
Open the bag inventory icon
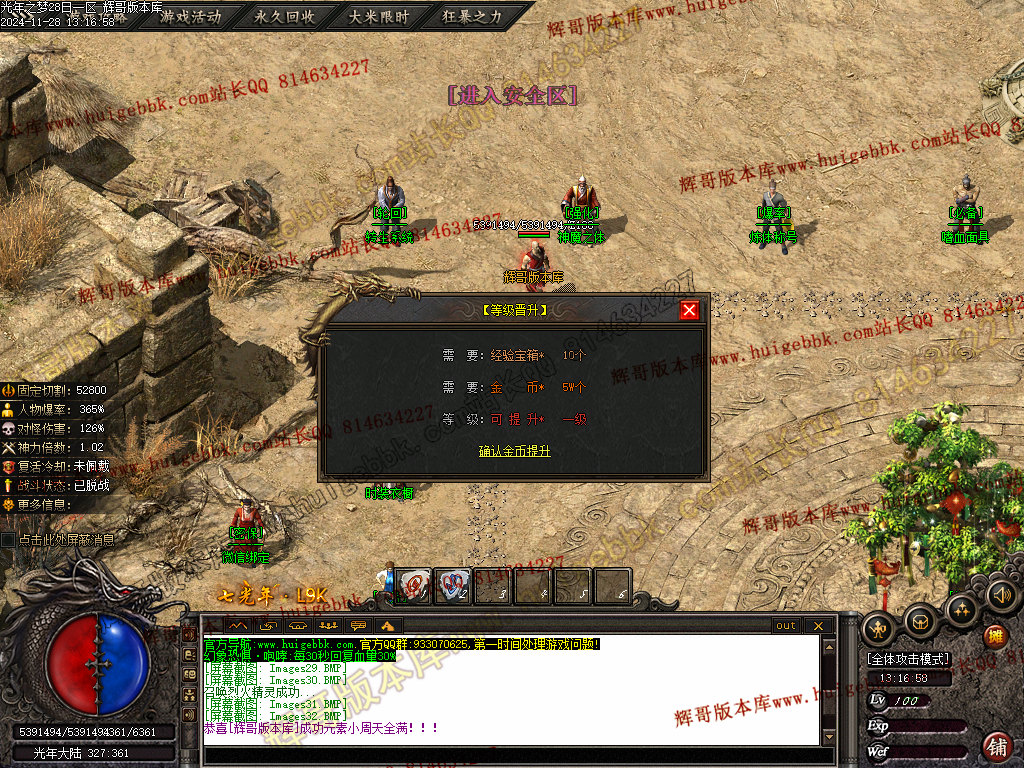tap(920, 621)
